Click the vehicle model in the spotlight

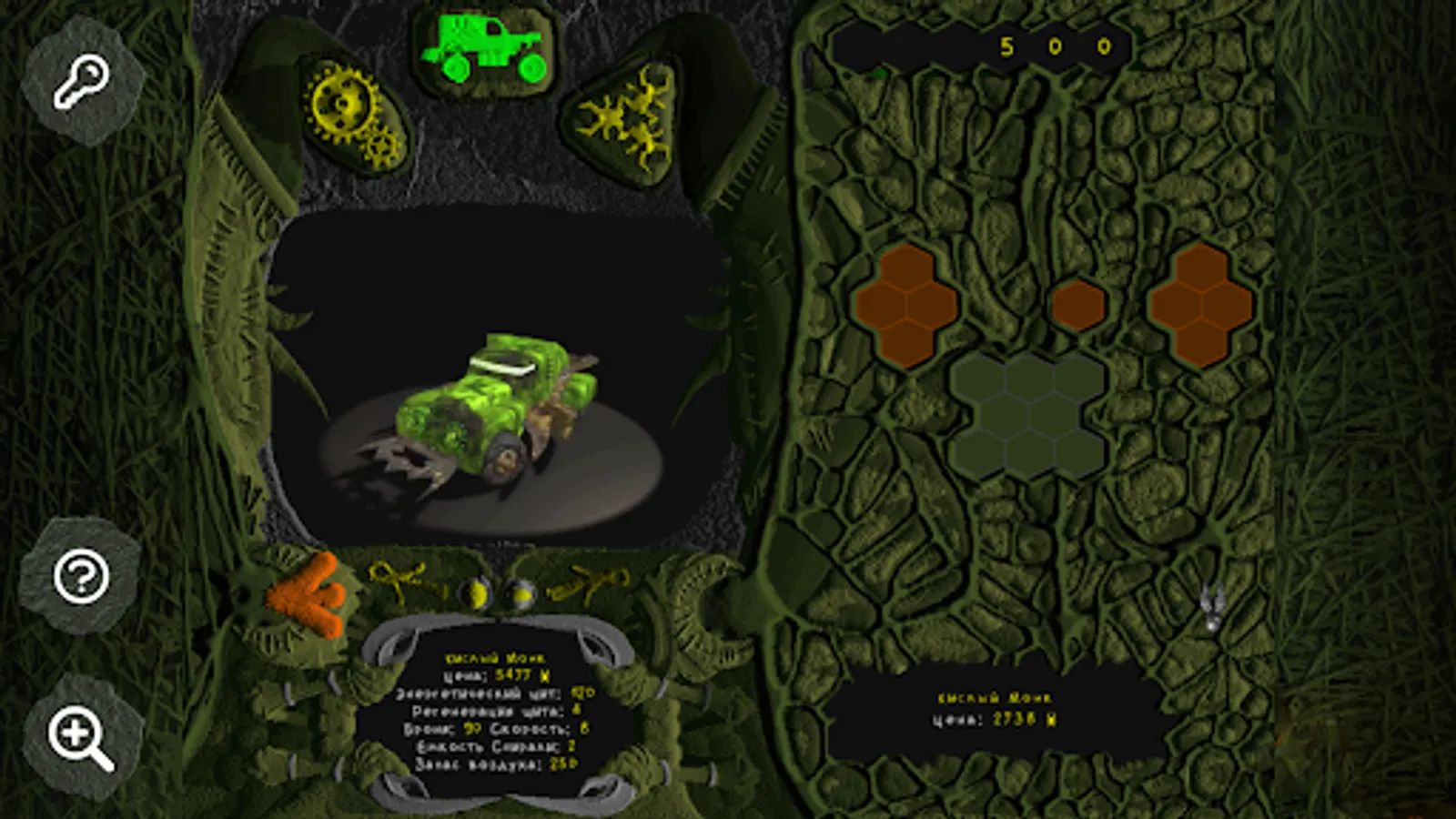[x=496, y=409]
